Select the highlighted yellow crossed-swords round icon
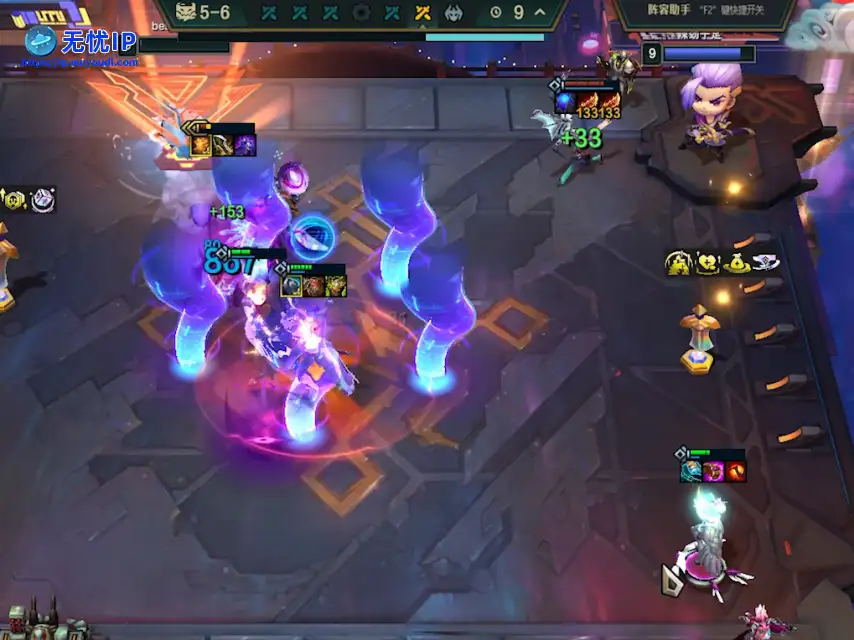Image resolution: width=854 pixels, height=640 pixels. (422, 13)
